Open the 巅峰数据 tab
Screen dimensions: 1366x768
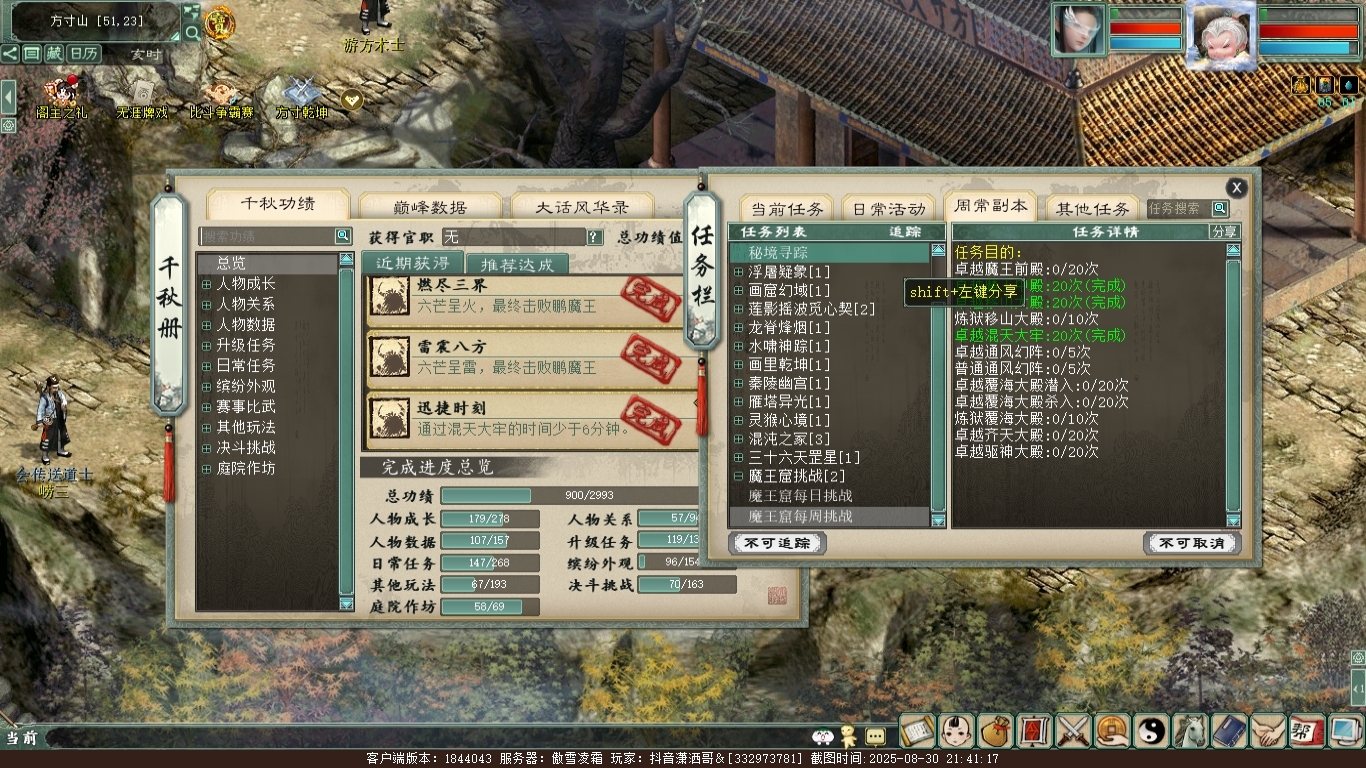coord(430,207)
